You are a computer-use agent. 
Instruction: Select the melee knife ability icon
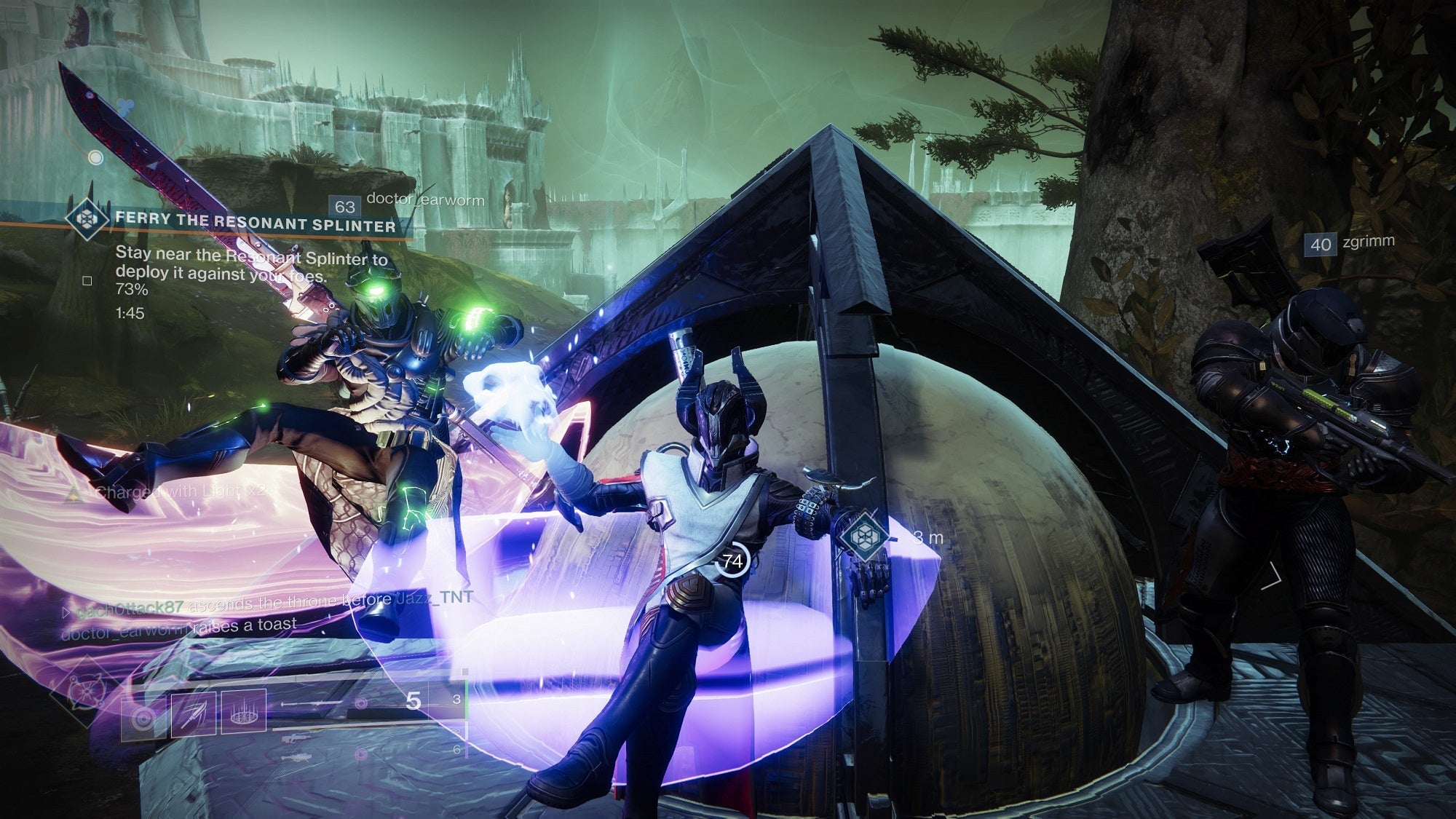(x=193, y=713)
